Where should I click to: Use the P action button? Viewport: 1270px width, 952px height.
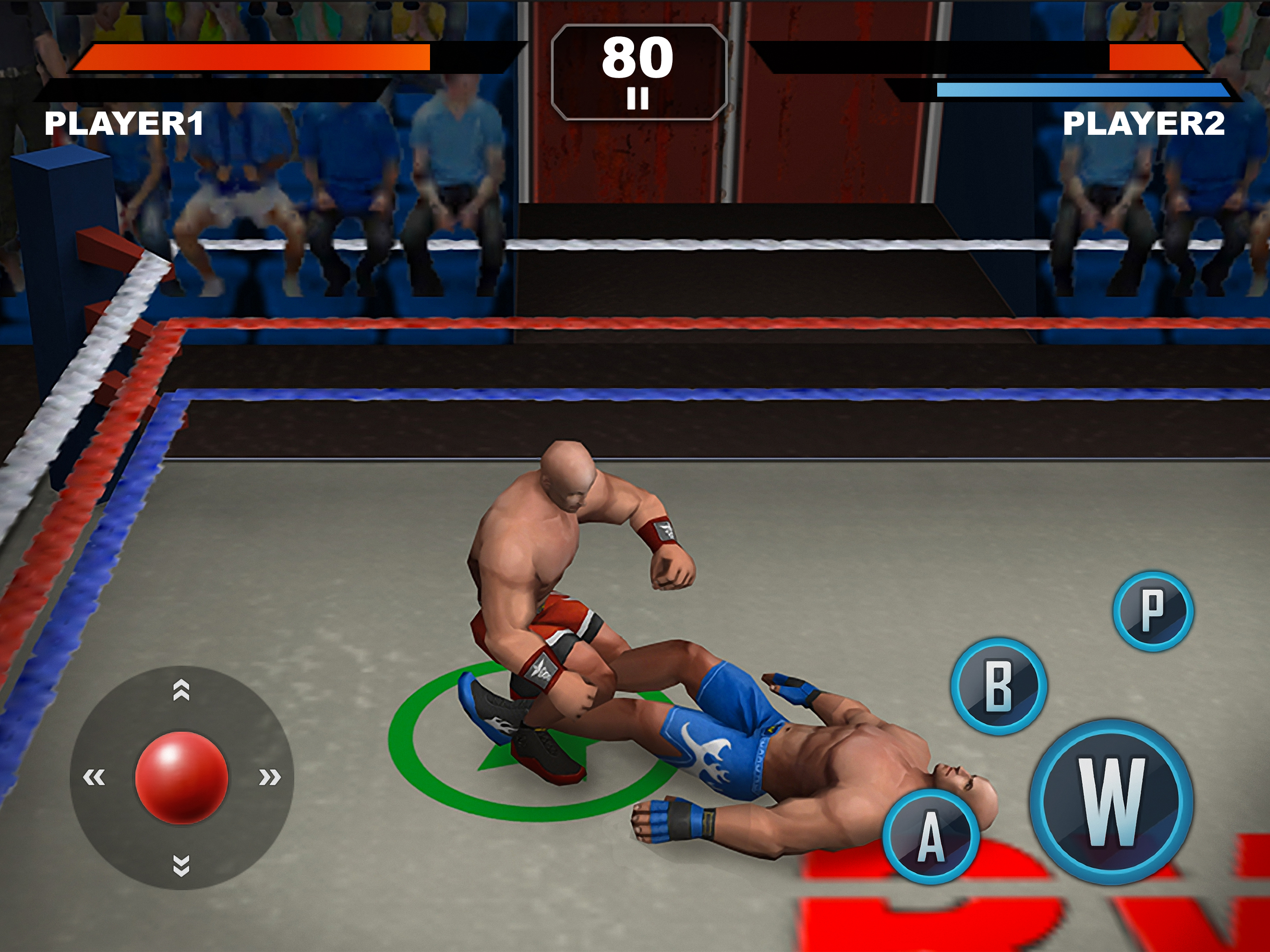(1153, 611)
